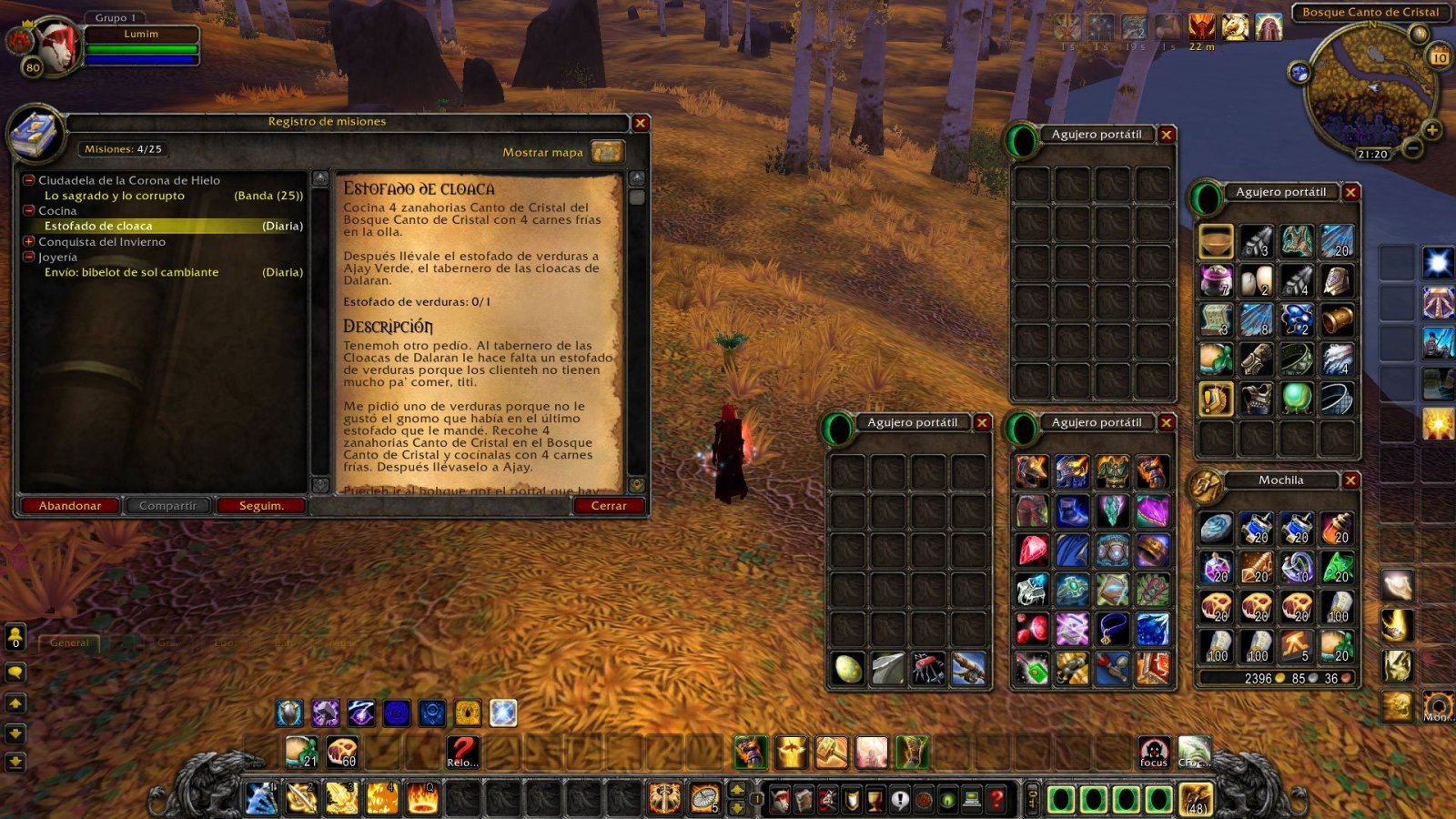Open character info in the micro menu

(x=779, y=799)
